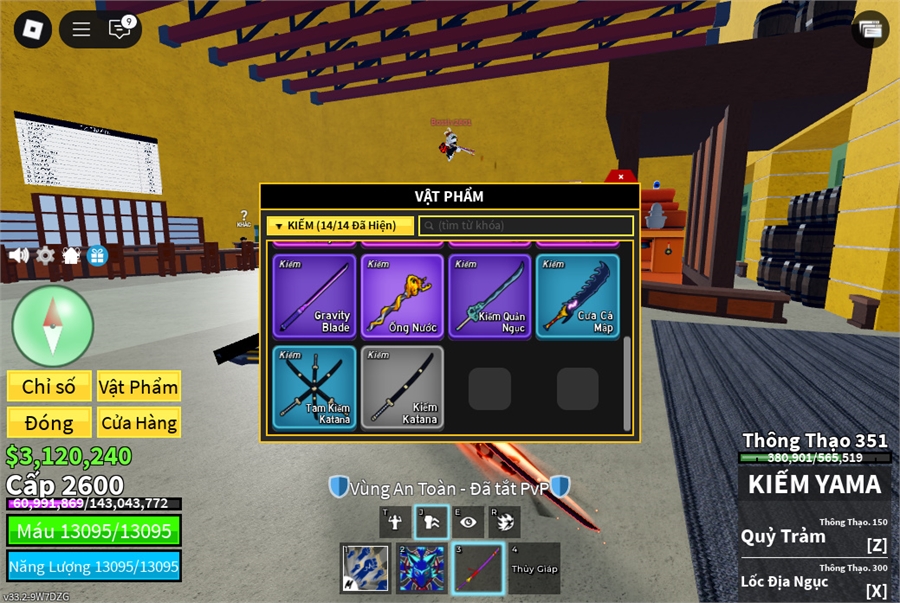
Task: Open the Cửa Hàng shop
Action: pyautogui.click(x=139, y=422)
